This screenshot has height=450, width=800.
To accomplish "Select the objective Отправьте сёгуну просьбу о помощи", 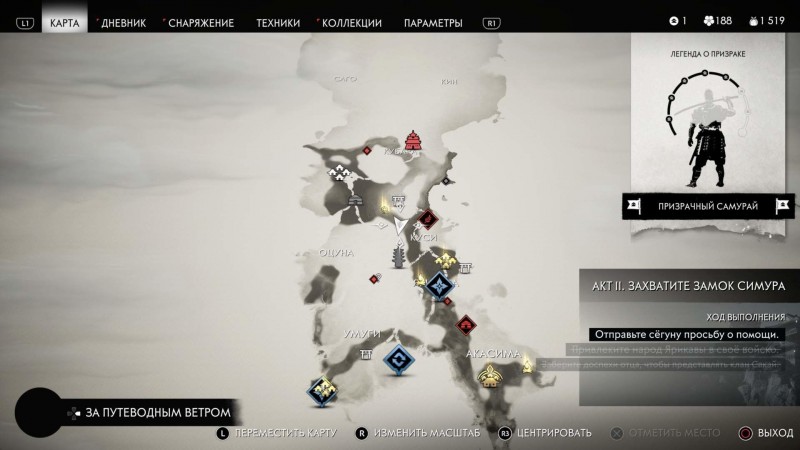I will coord(687,334).
